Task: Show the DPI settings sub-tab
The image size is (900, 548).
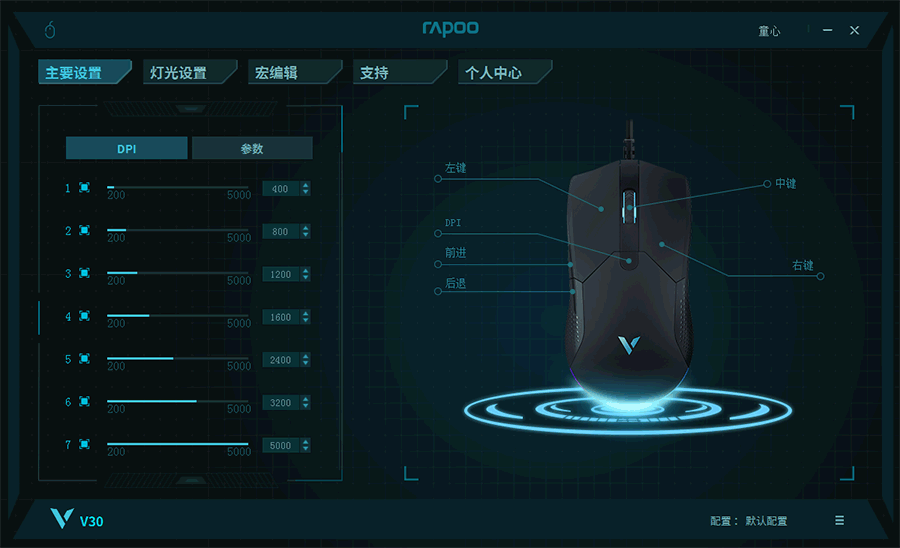Action: point(127,149)
